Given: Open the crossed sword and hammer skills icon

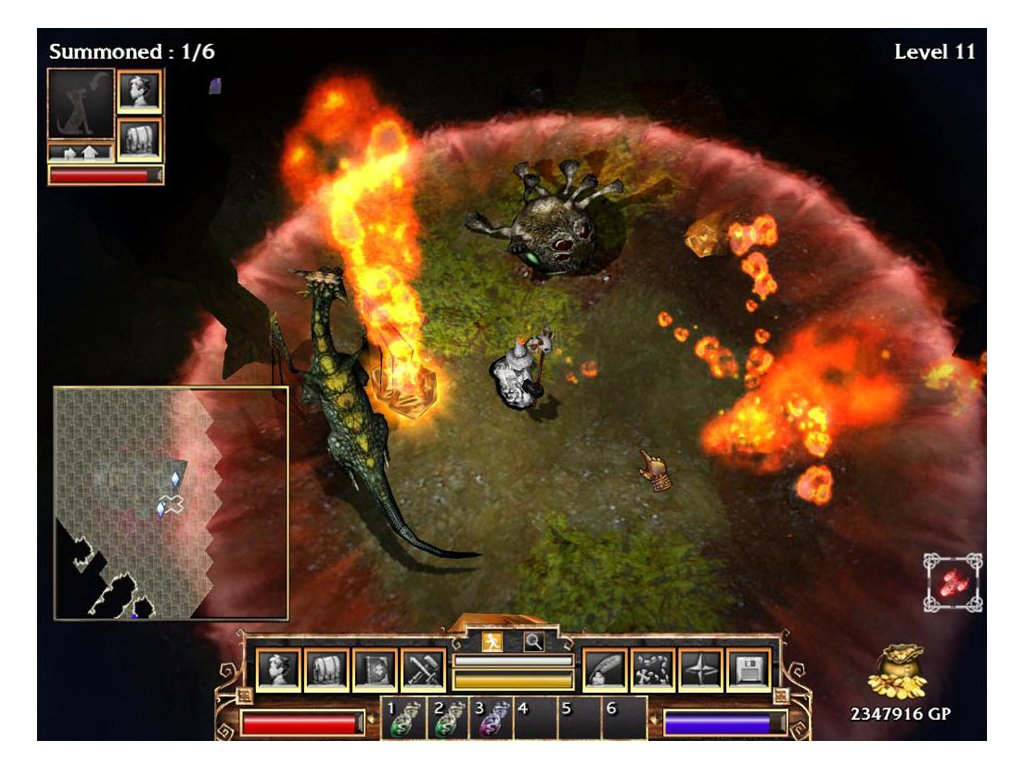Looking at the screenshot, I should pos(423,669).
